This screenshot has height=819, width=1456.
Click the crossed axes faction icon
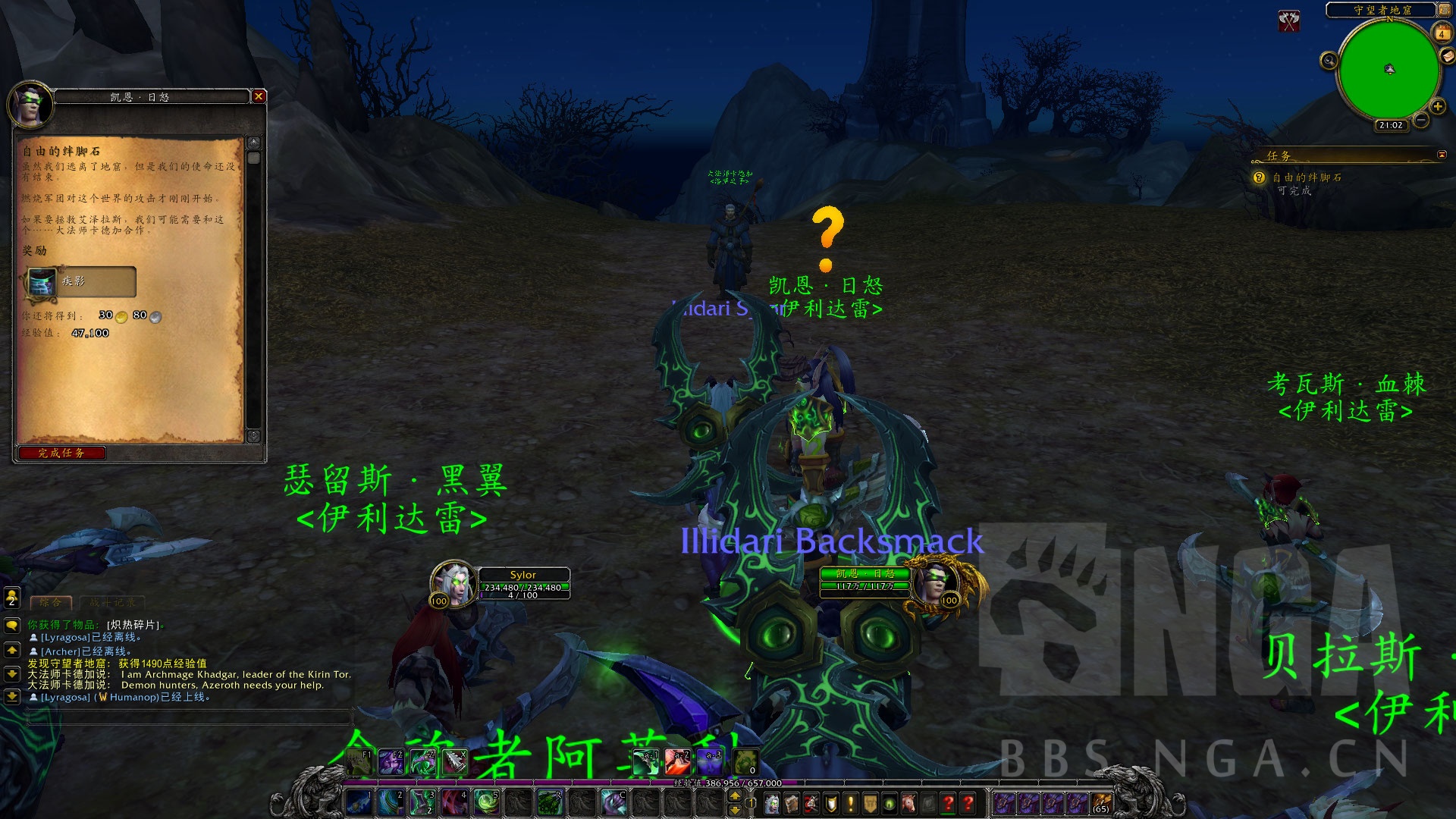click(1289, 20)
